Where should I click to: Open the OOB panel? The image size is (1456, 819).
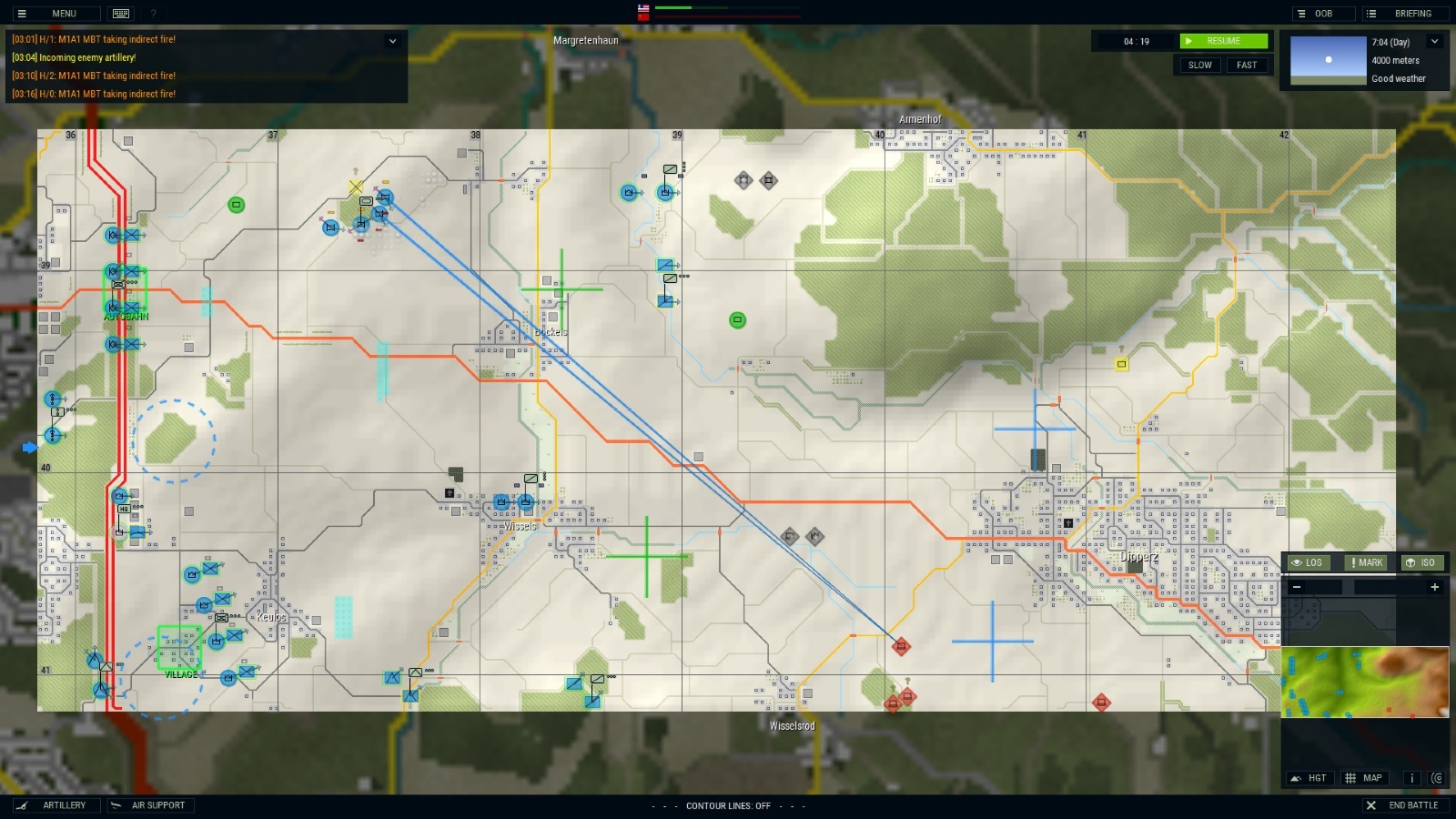(x=1322, y=14)
